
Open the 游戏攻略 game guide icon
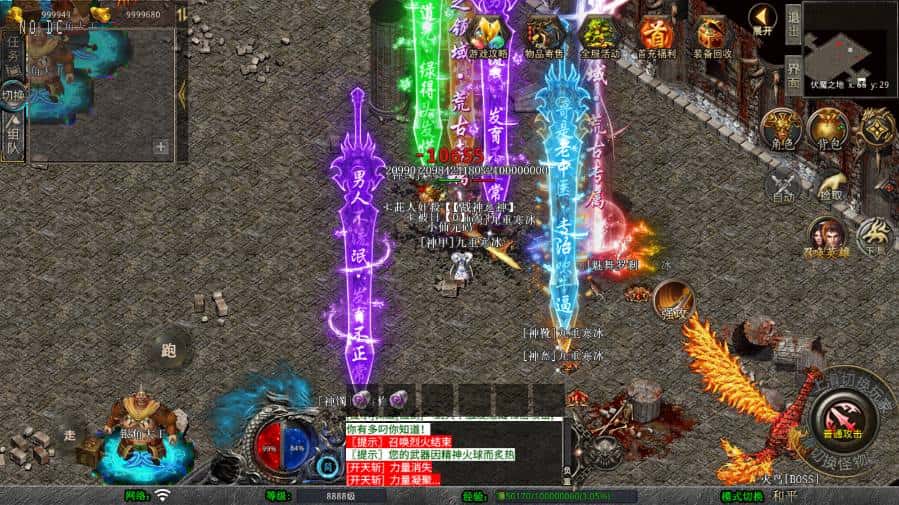coord(487,35)
